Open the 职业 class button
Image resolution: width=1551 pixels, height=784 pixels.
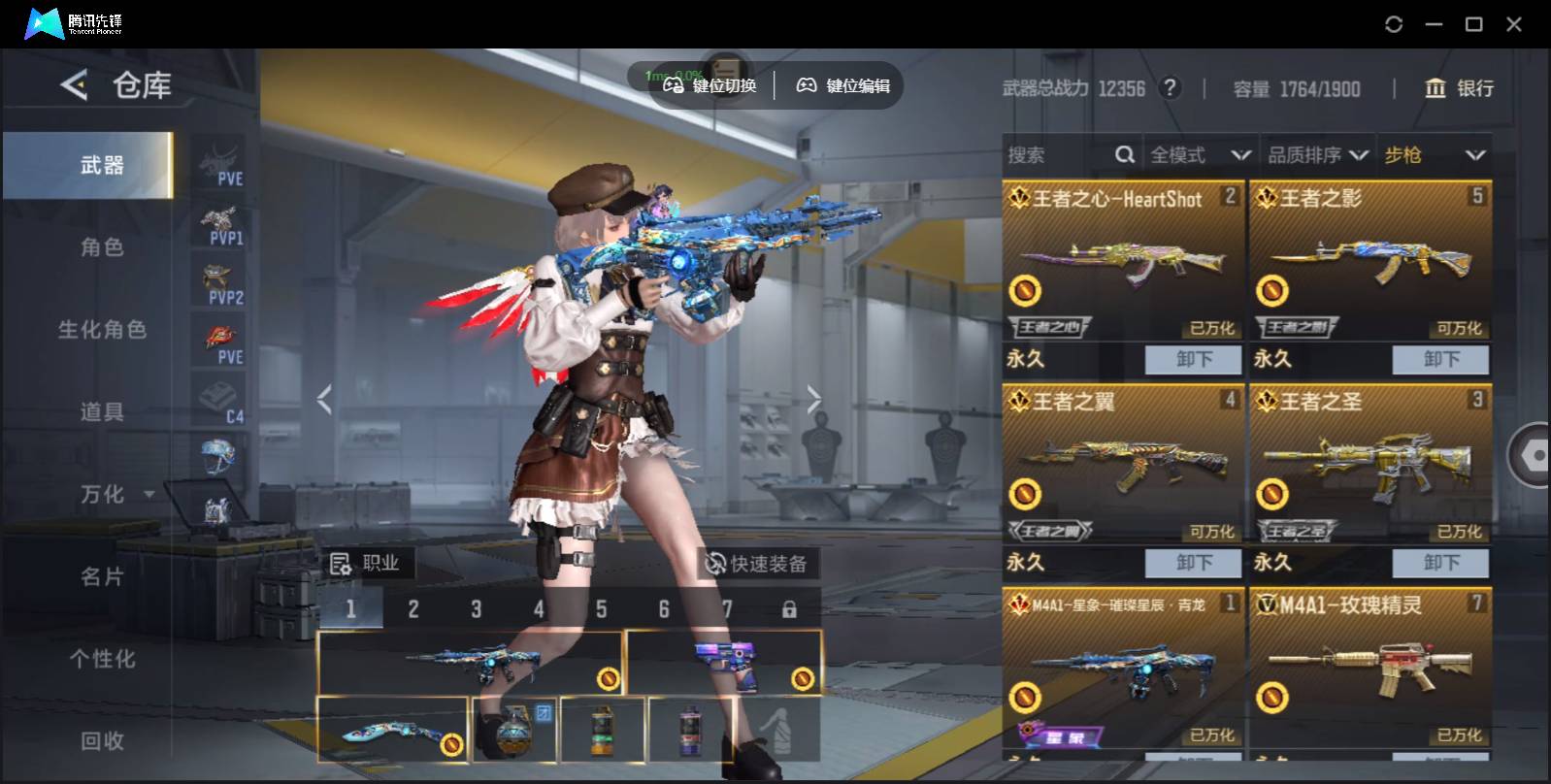click(366, 564)
